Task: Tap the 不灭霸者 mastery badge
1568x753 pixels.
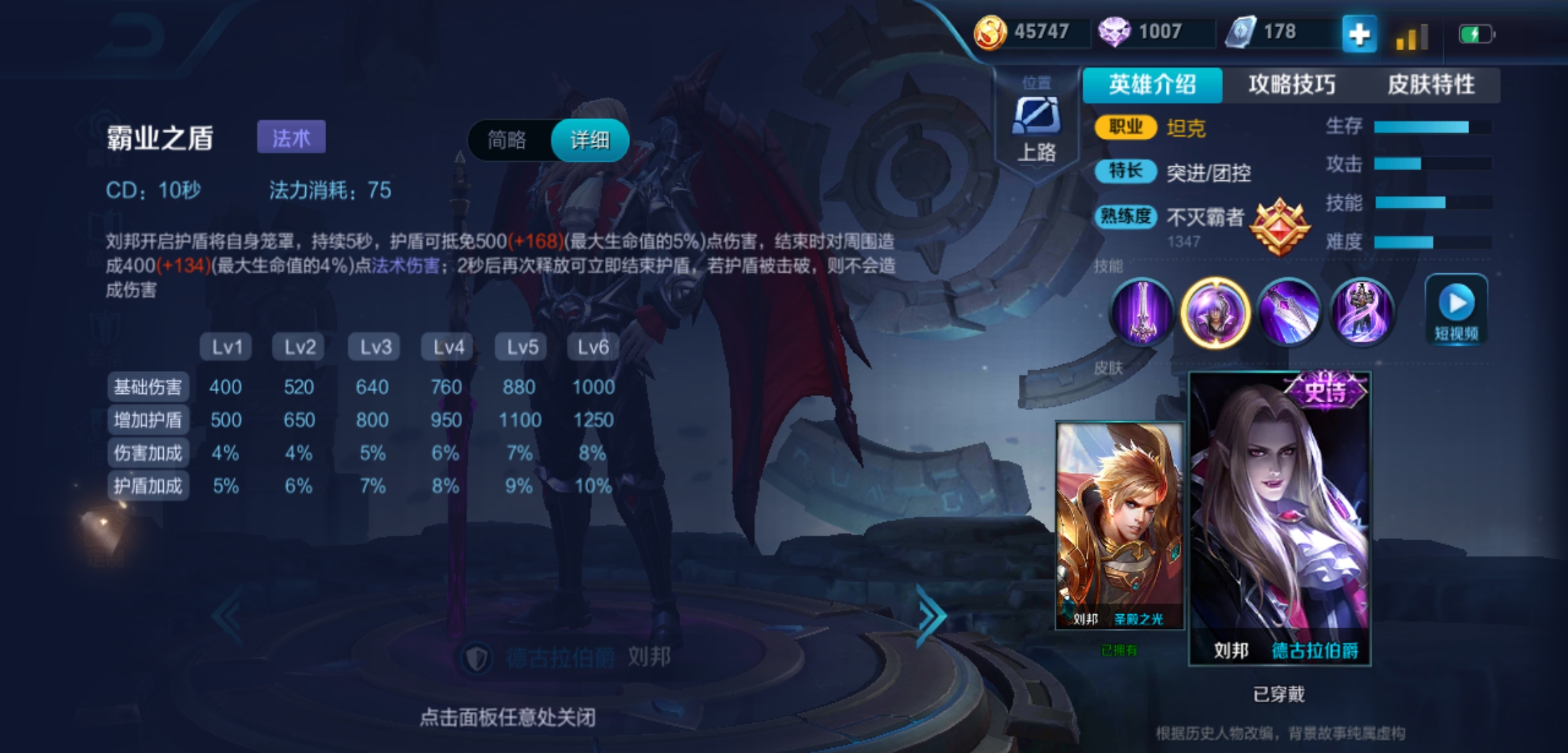Action: pos(1279,227)
